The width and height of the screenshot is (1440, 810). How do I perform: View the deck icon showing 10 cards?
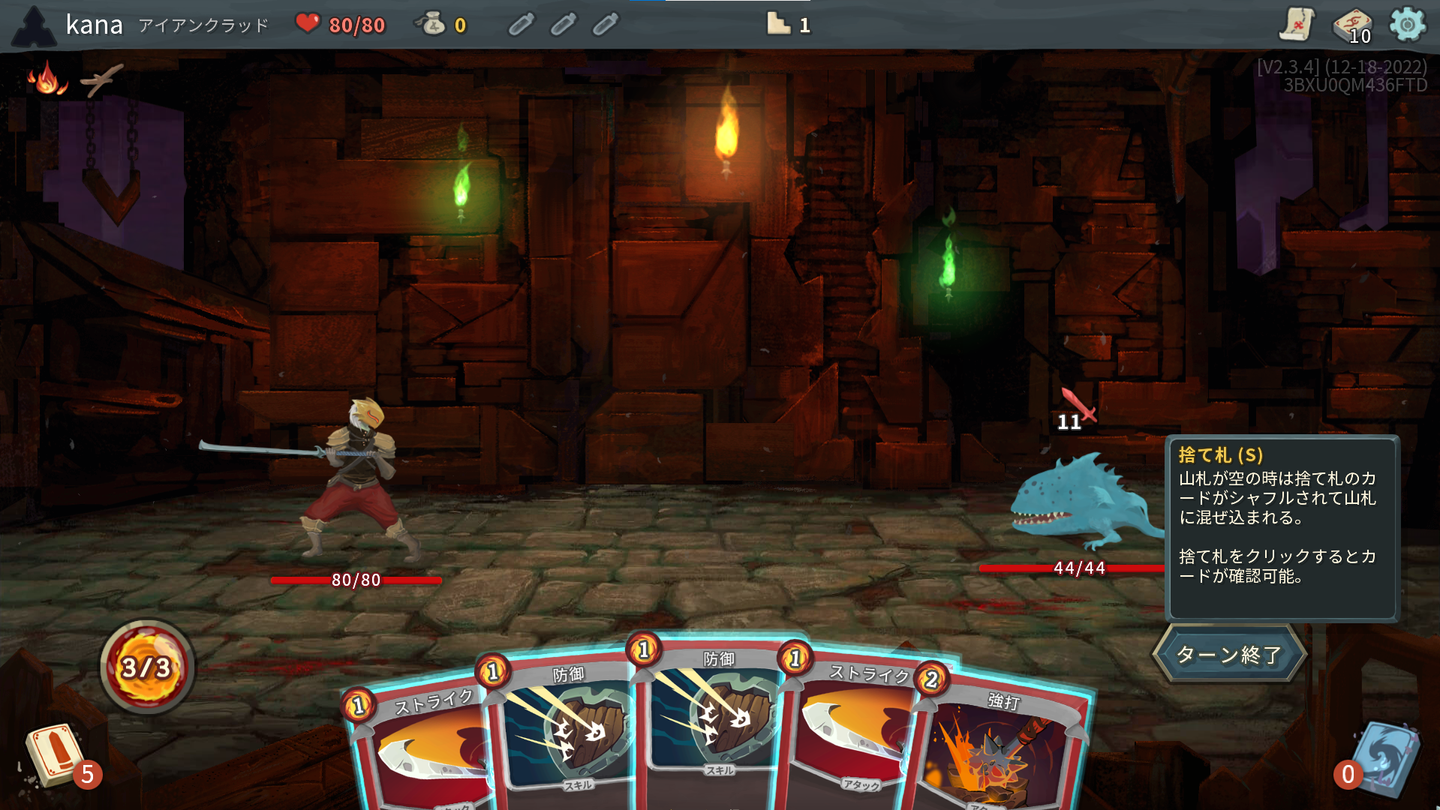(1352, 26)
